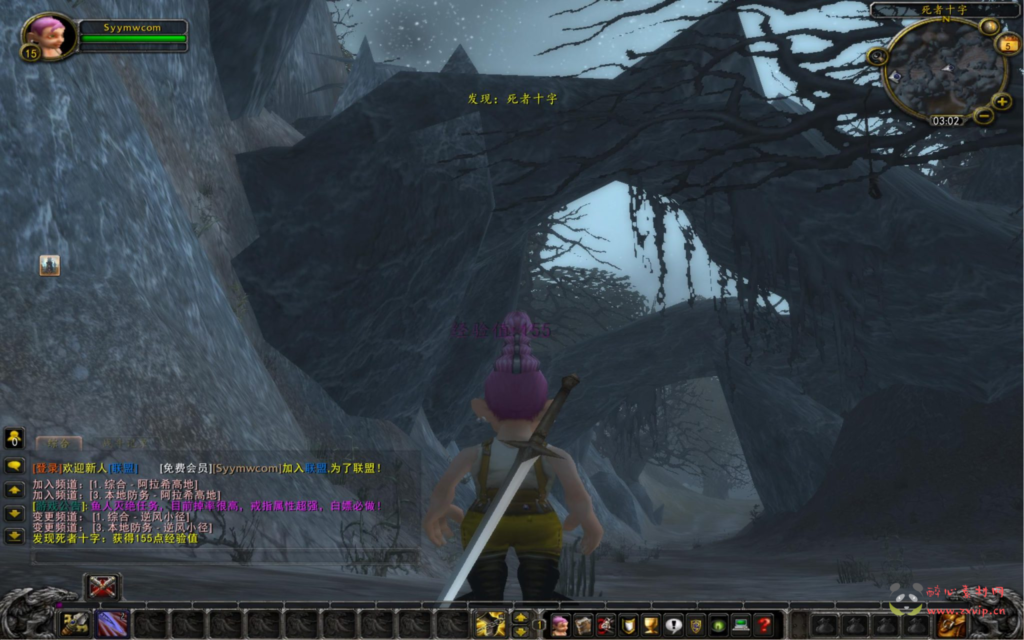Toggle the minimap tracking magnifier button

click(x=877, y=57)
